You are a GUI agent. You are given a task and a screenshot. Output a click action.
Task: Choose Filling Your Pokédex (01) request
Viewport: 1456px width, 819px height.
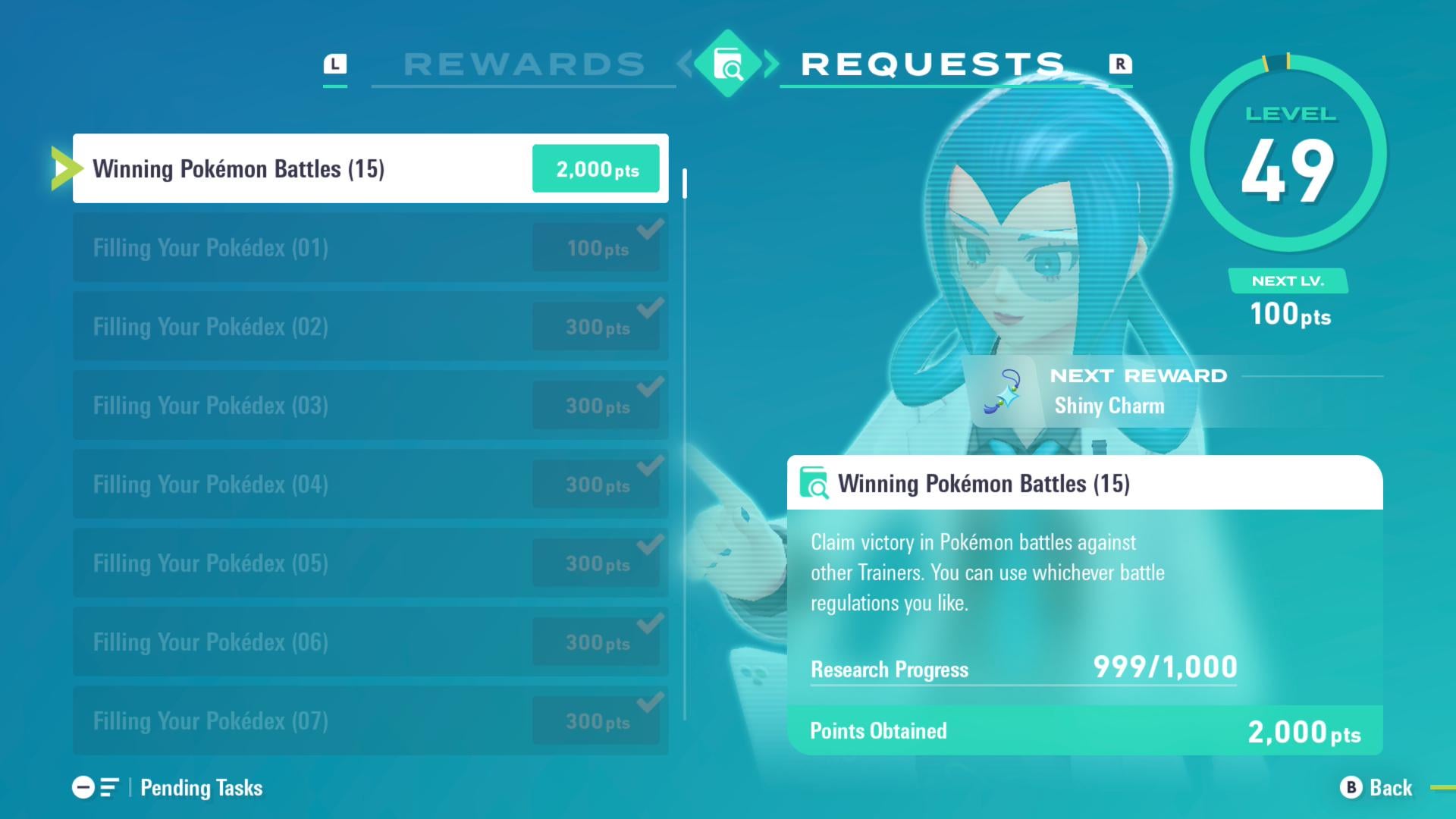coord(370,247)
